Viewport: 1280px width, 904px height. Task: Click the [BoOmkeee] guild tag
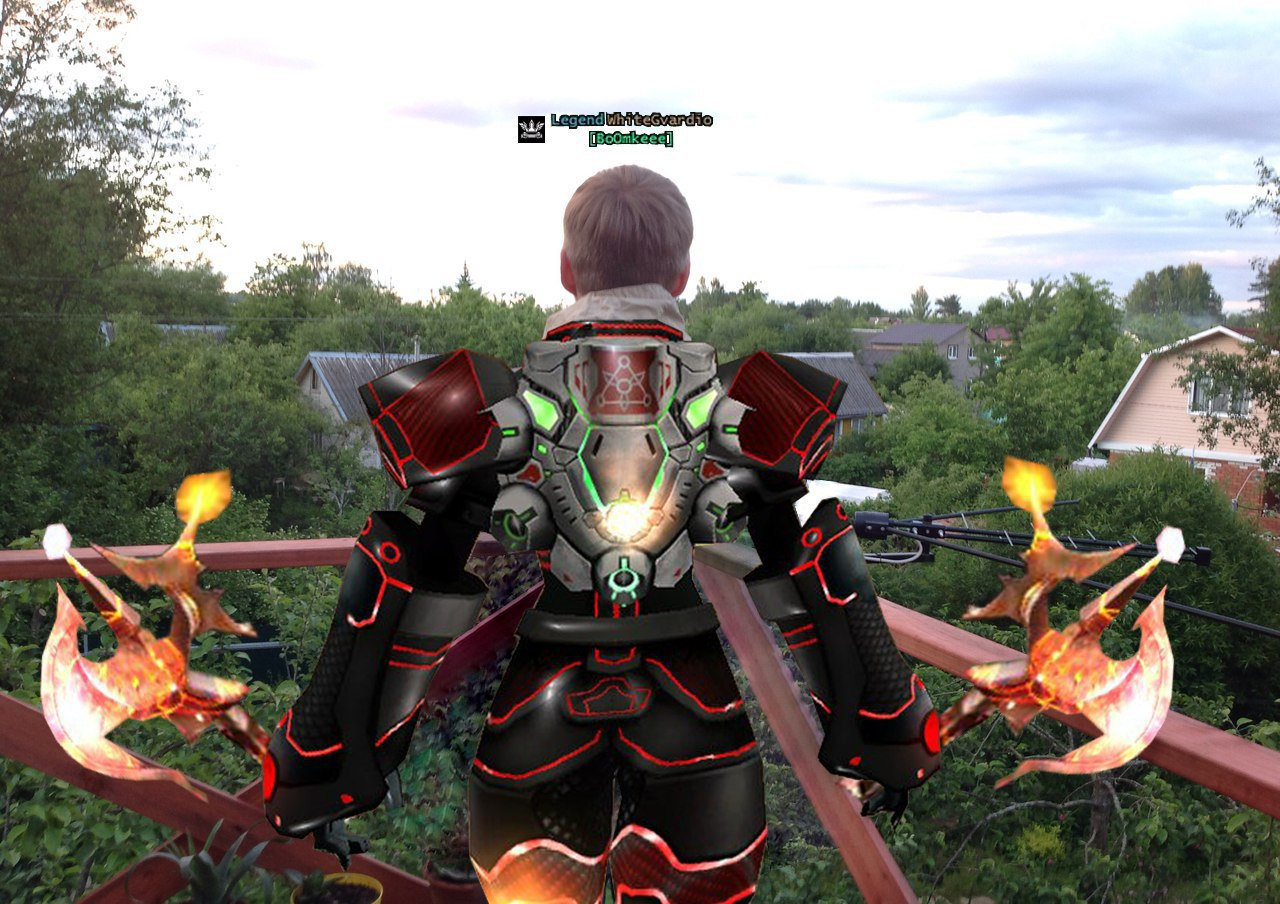pyautogui.click(x=631, y=139)
